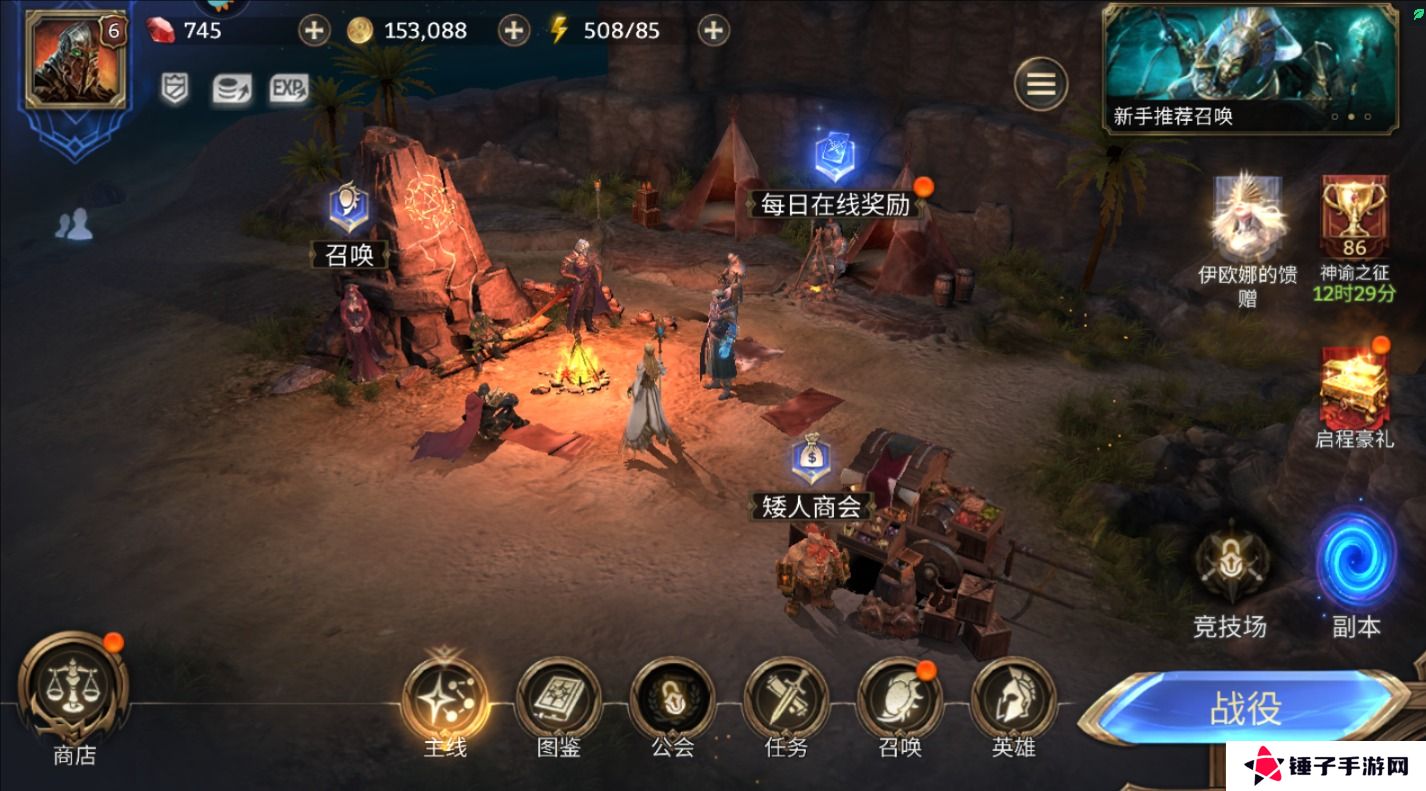
Task: Refill energy using the lightning plus button
Action: coord(712,30)
